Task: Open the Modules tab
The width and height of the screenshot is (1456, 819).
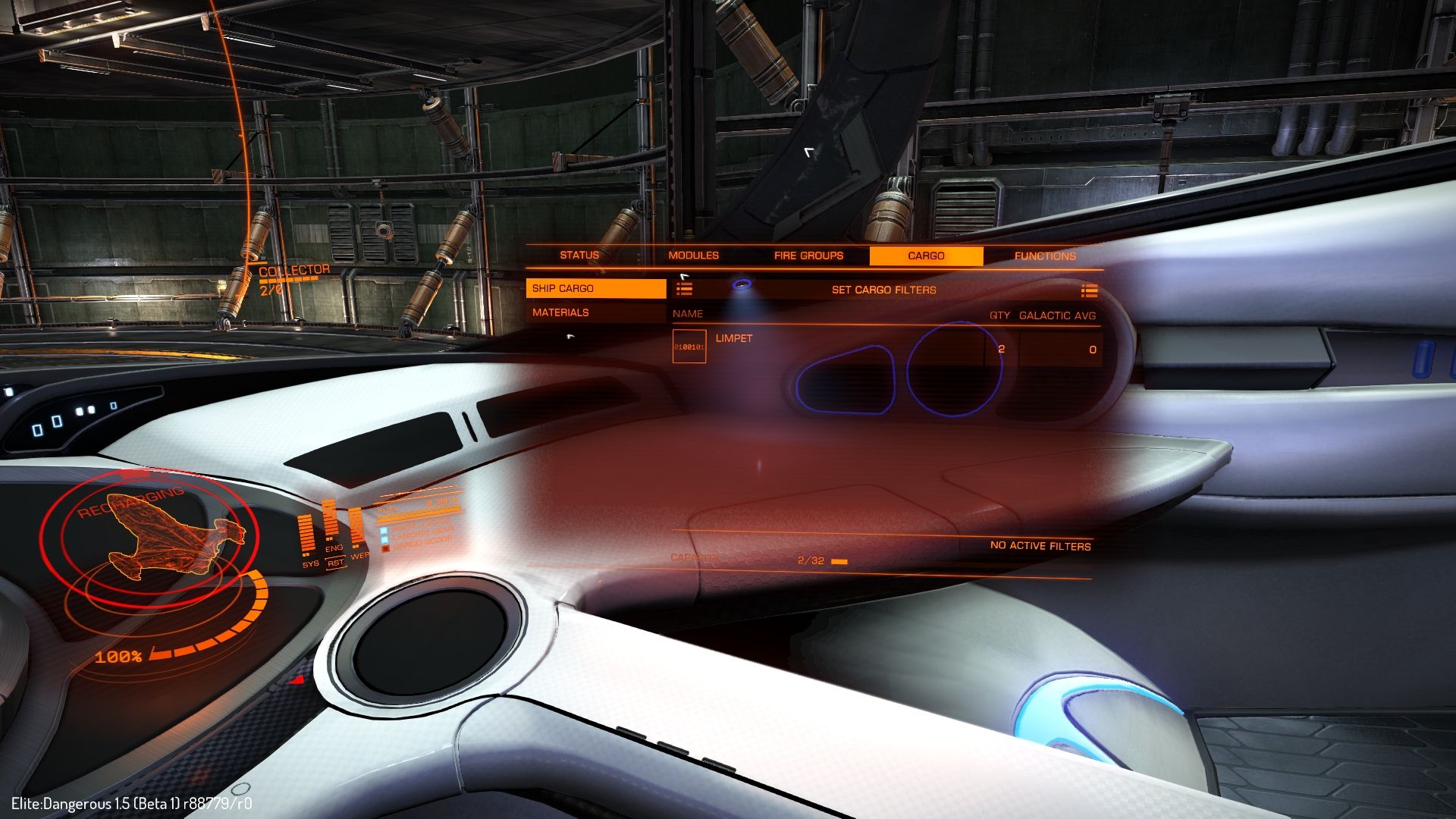Action: [x=693, y=256]
